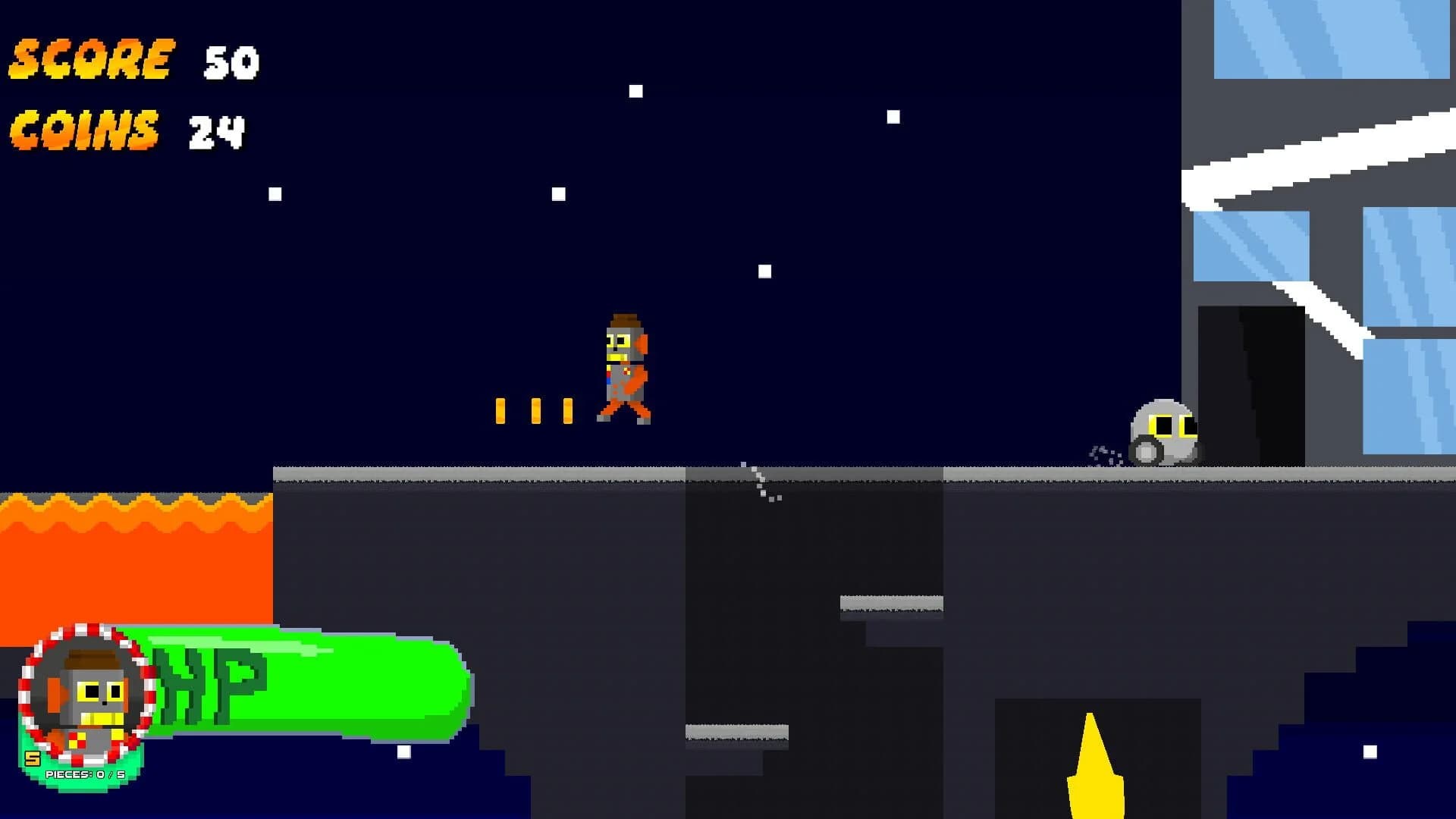Collect the first of the three gold coins
This screenshot has width=1456, height=819.
[500, 409]
